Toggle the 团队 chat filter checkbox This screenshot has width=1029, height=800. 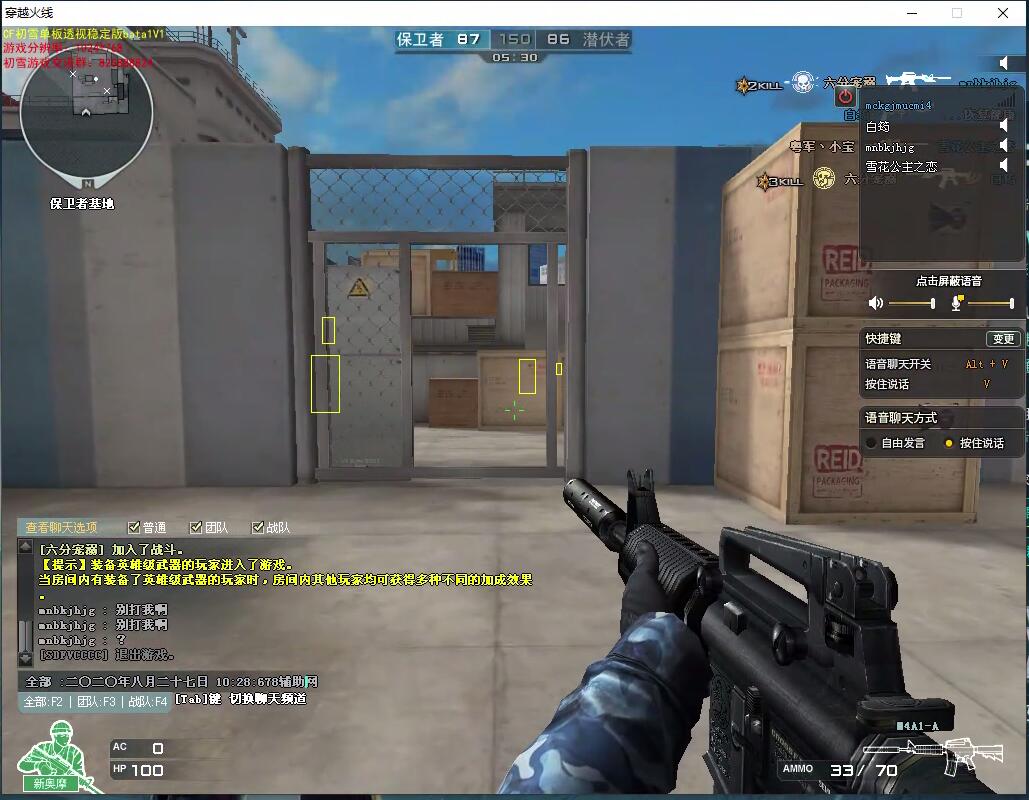(x=196, y=527)
